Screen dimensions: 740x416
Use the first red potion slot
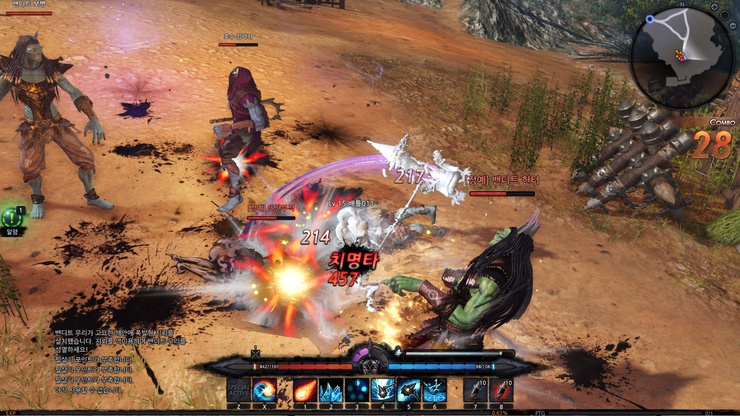coord(476,389)
